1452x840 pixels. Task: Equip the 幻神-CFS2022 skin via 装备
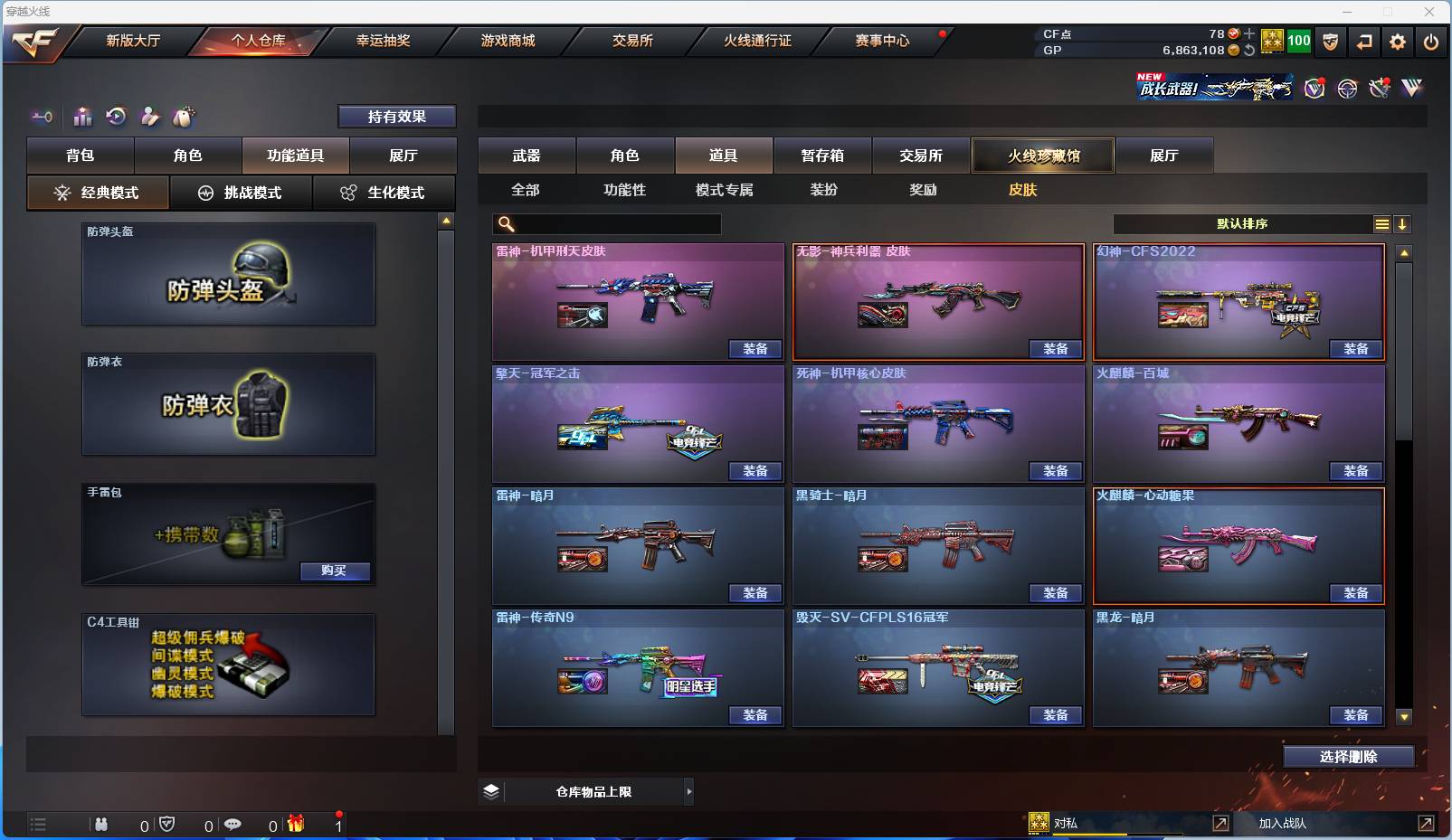click(1356, 348)
